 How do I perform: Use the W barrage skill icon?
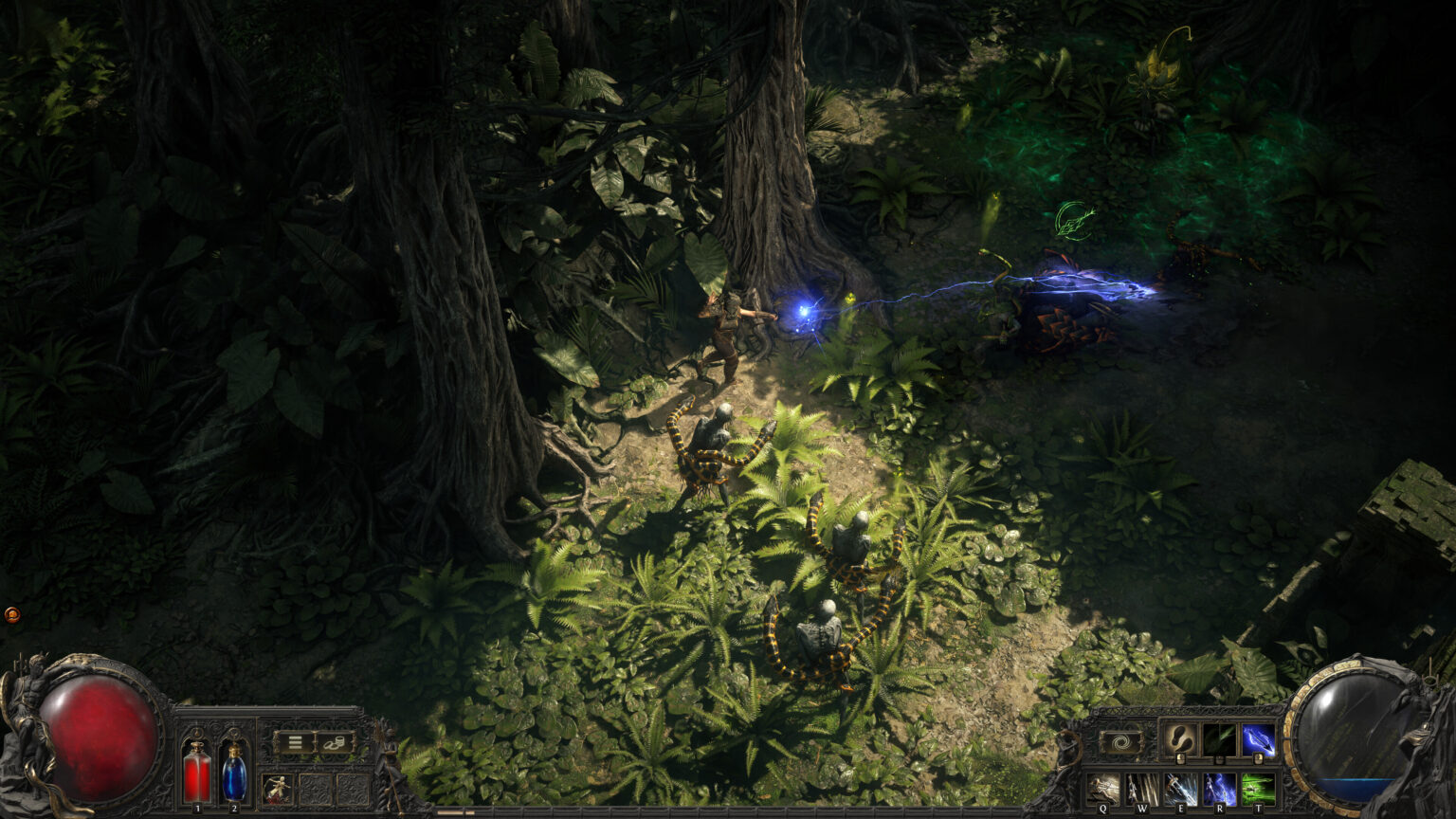[1142, 789]
